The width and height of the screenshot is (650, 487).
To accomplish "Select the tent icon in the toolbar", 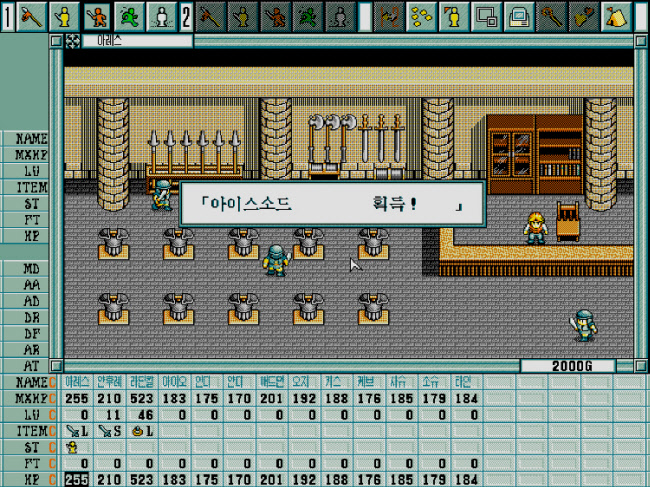I will (615, 15).
